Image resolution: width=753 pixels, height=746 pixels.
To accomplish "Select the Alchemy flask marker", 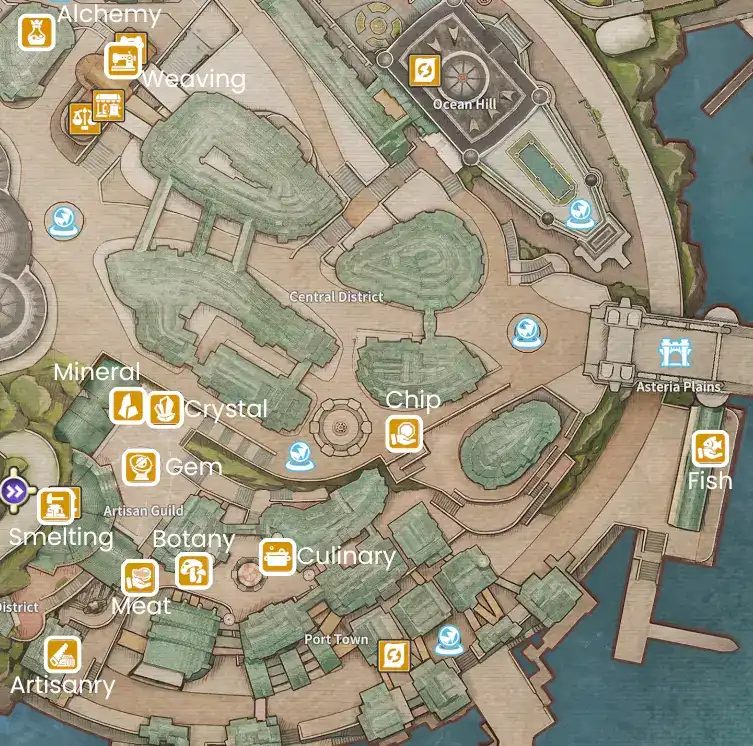I will (37, 32).
